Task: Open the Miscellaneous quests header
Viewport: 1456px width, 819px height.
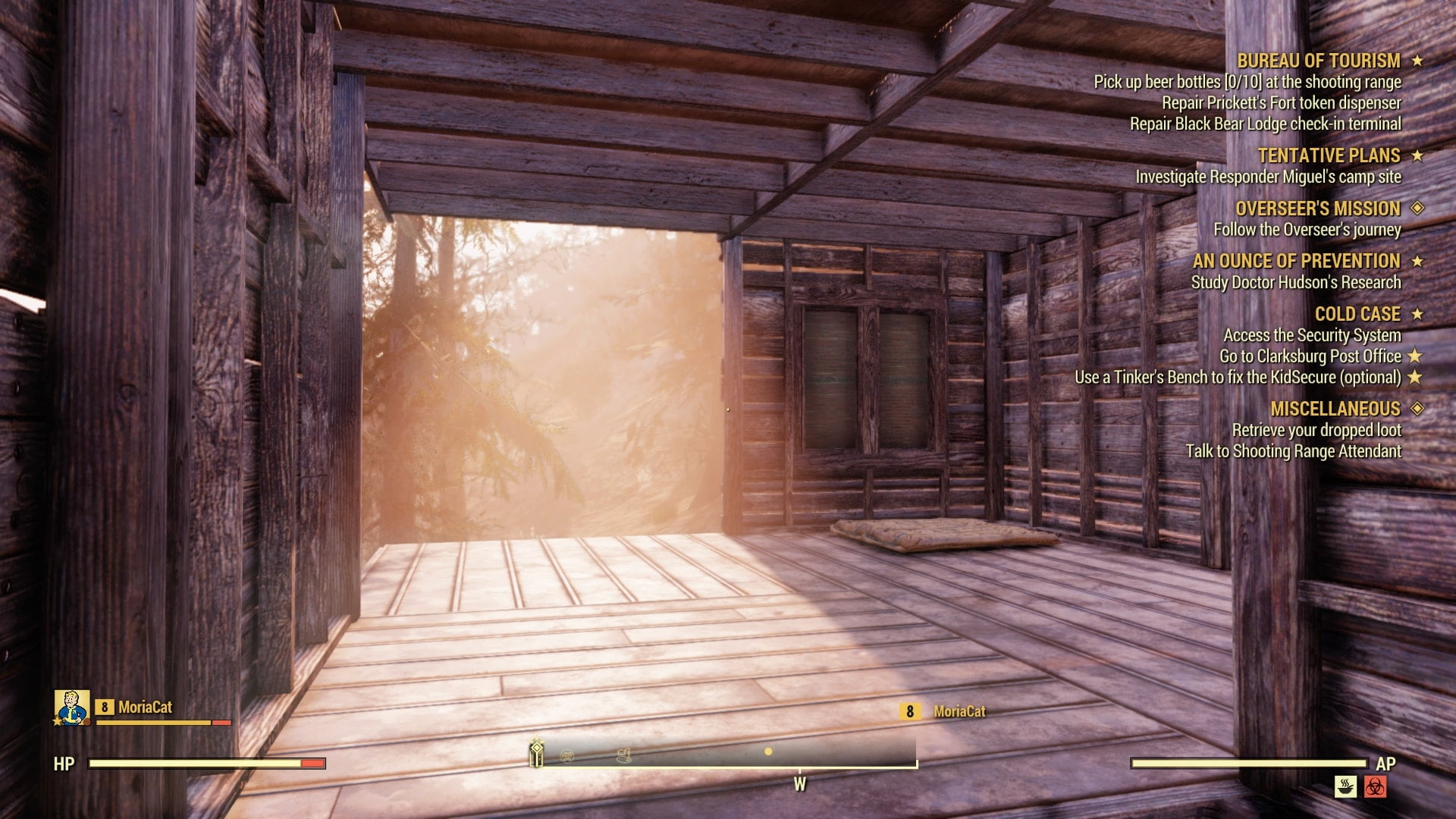Action: coord(1335,409)
